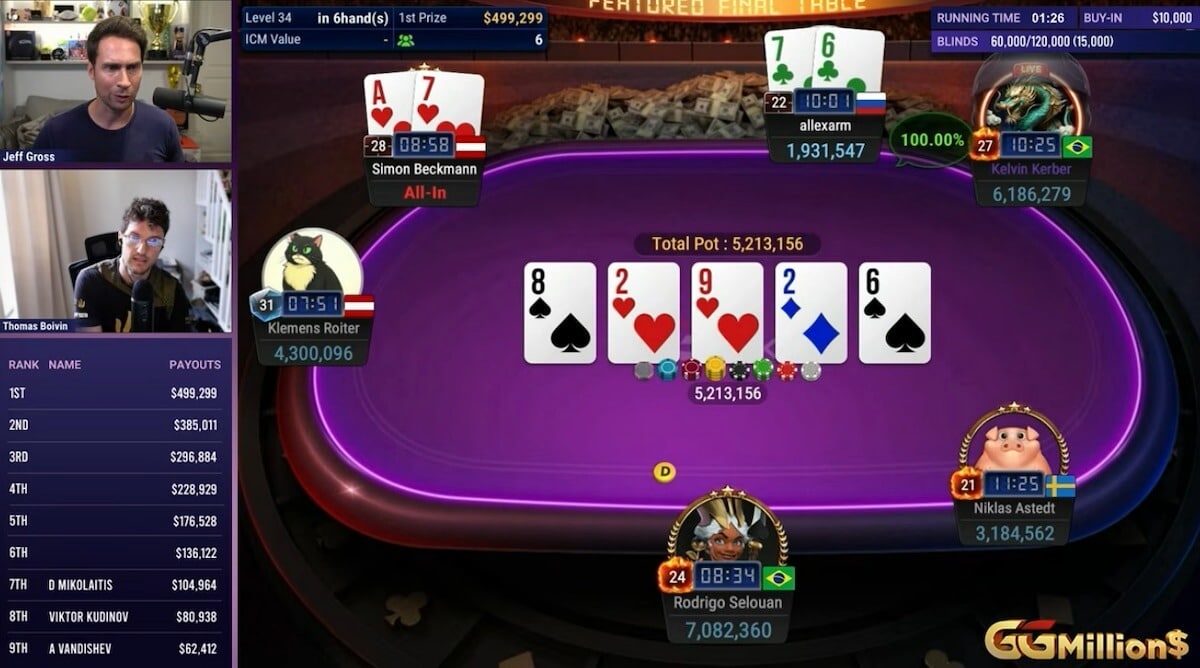The image size is (1200, 668).
Task: Select the 9 of hearts board card
Action: click(727, 313)
